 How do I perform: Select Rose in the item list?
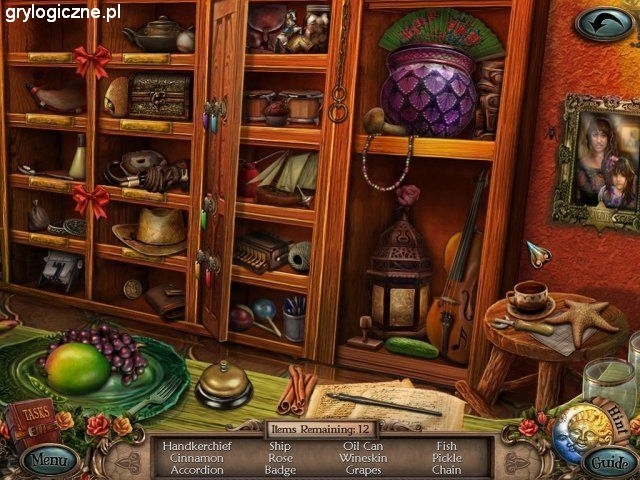280,458
